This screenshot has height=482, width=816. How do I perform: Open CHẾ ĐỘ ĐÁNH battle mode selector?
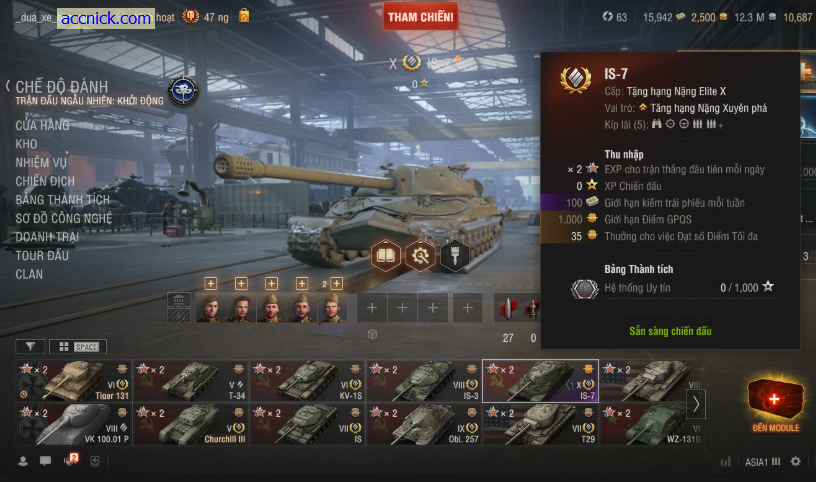[x=60, y=87]
